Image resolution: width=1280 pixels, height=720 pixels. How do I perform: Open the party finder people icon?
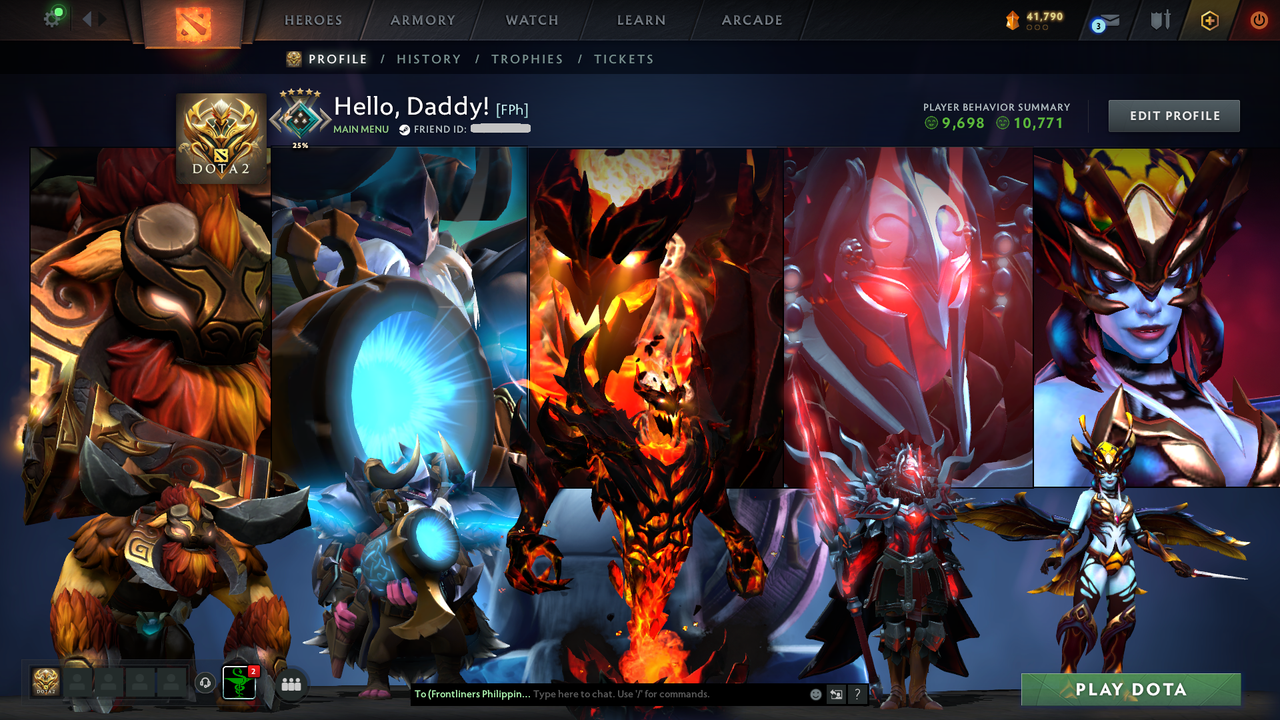click(x=290, y=684)
